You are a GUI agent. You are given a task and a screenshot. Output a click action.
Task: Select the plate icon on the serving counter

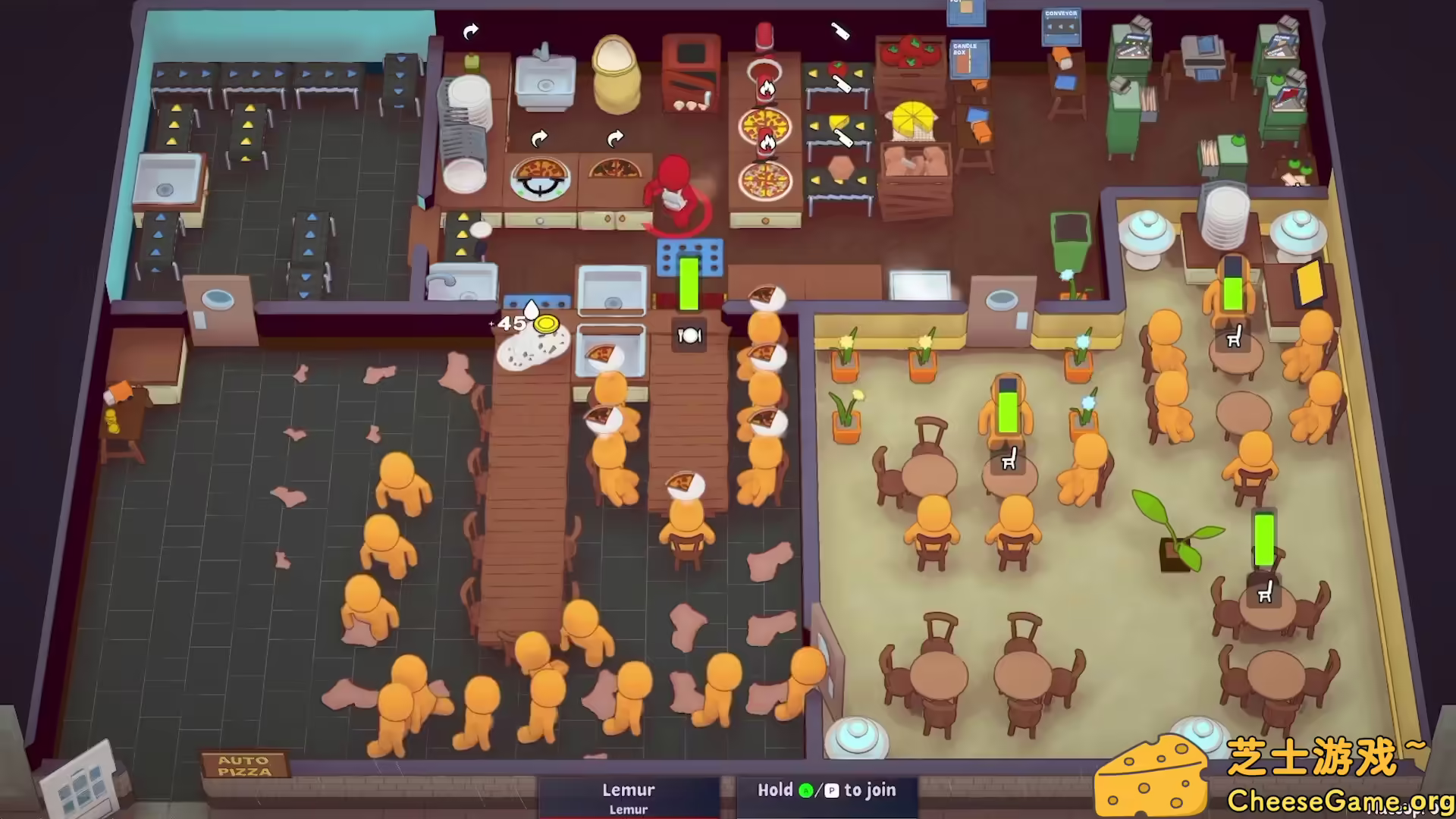point(689,336)
